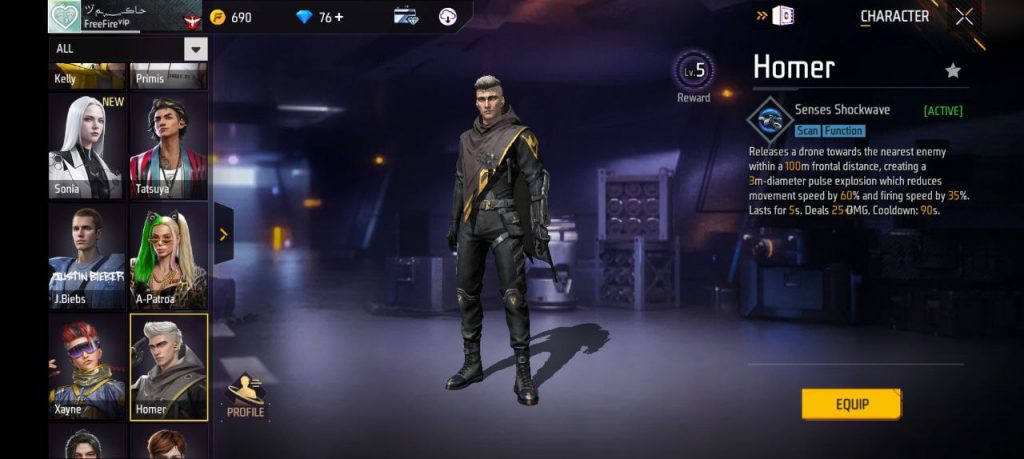Tap the Senses Shockwave skill icon
Screen dimensions: 1024x459
click(x=769, y=118)
